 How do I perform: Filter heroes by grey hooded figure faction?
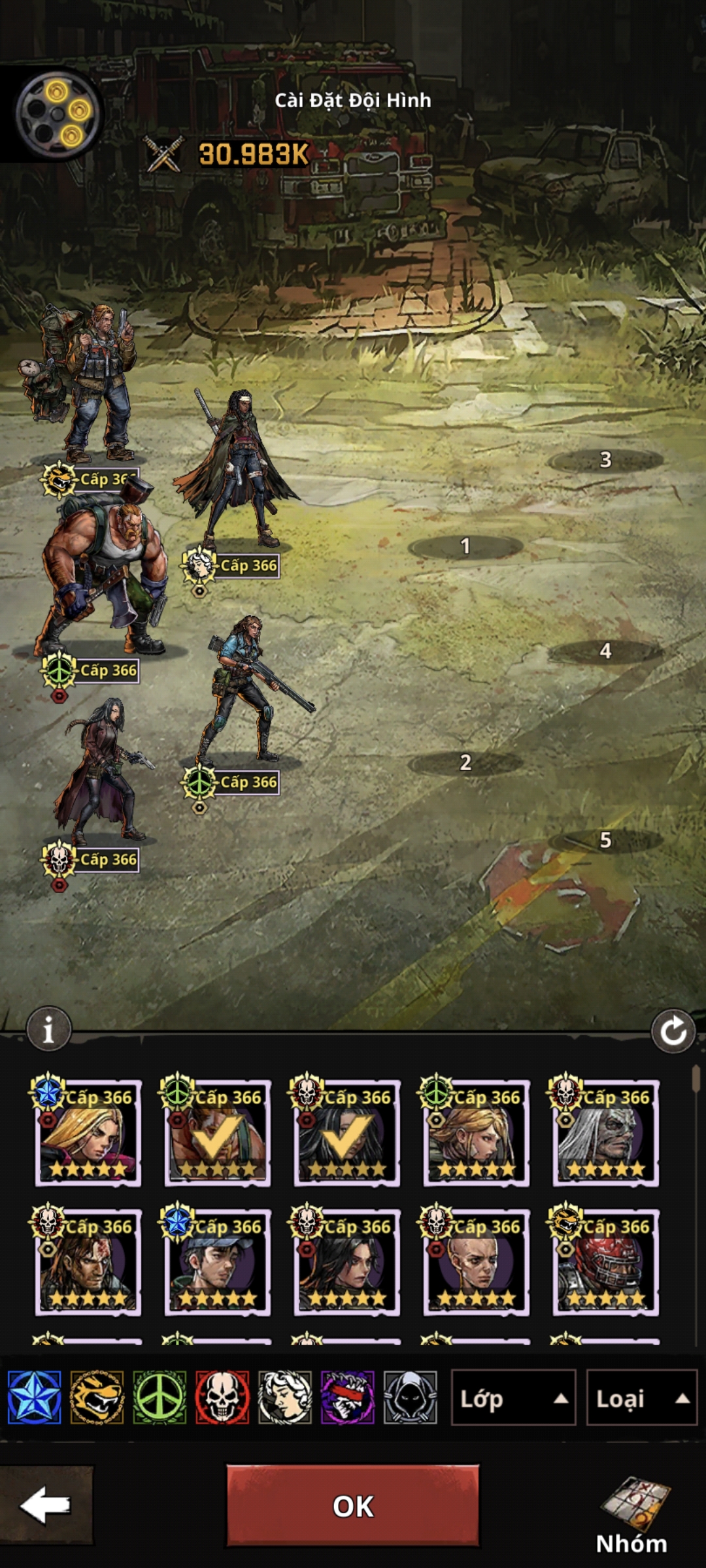[410, 1398]
